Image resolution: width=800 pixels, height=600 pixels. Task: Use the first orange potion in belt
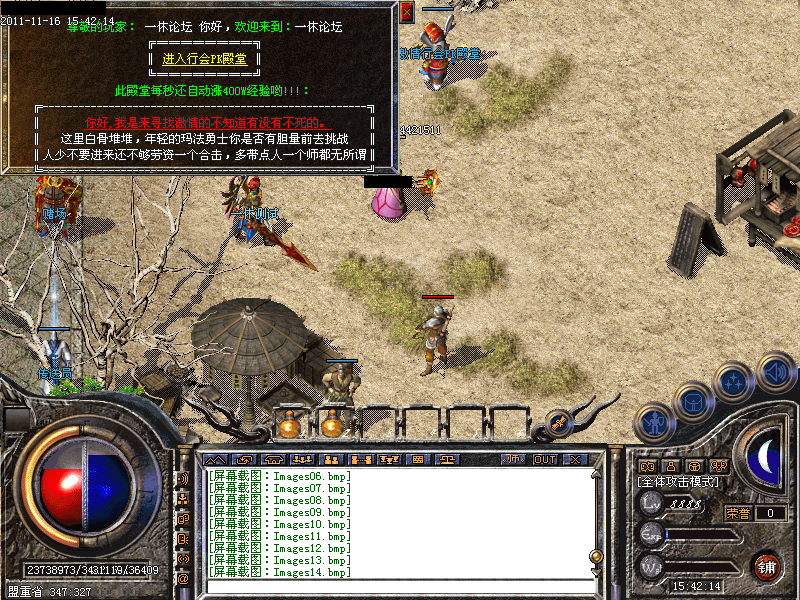[290, 425]
